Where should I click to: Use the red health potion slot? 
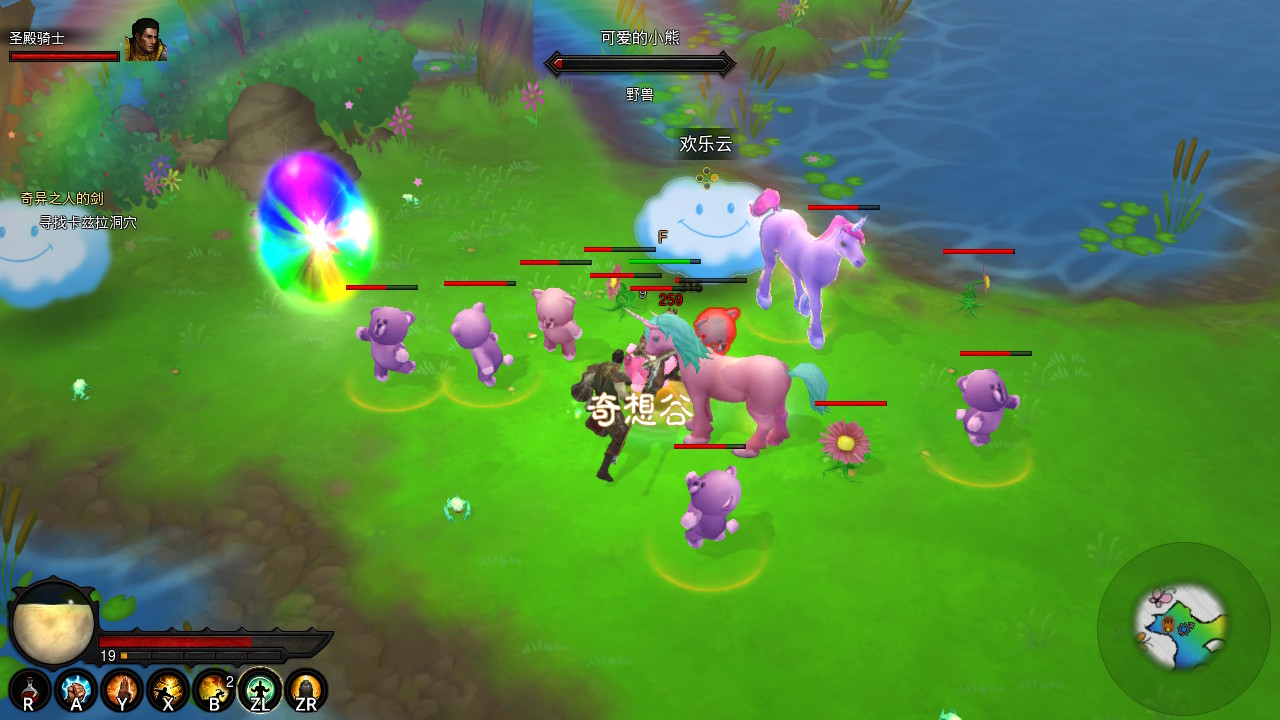tap(30, 690)
